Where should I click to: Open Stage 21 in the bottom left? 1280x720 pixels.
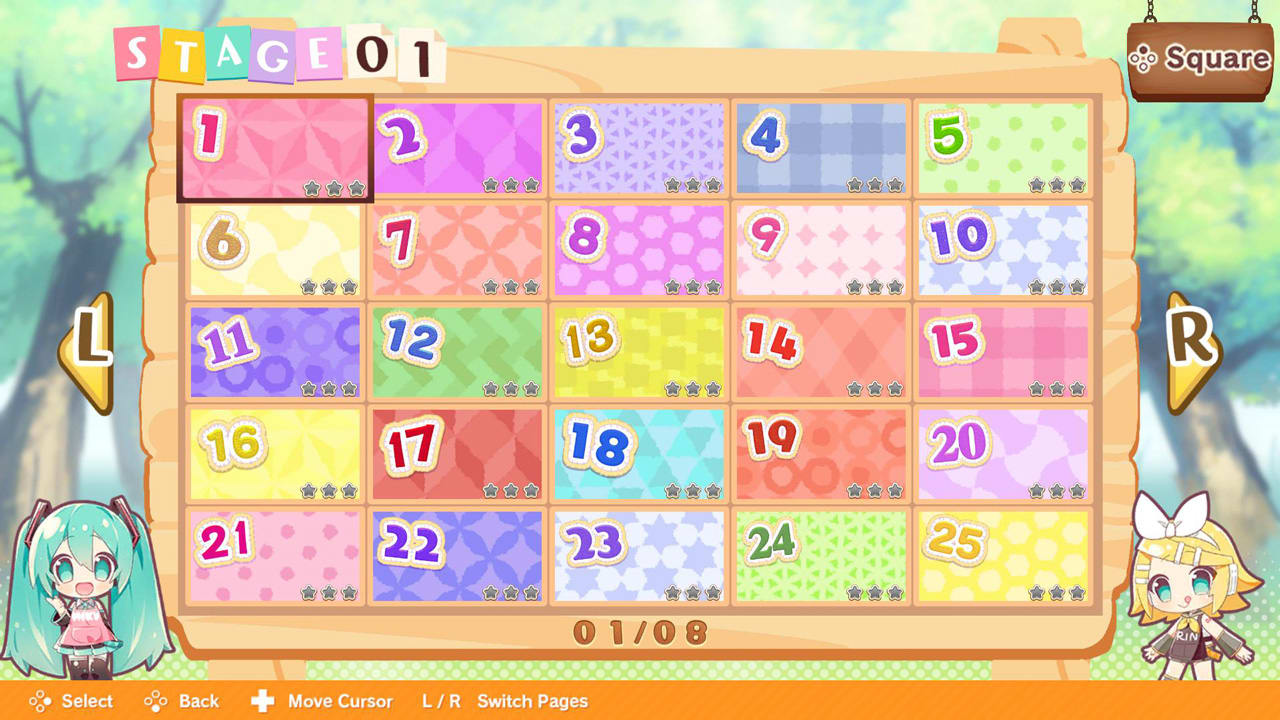pyautogui.click(x=275, y=555)
